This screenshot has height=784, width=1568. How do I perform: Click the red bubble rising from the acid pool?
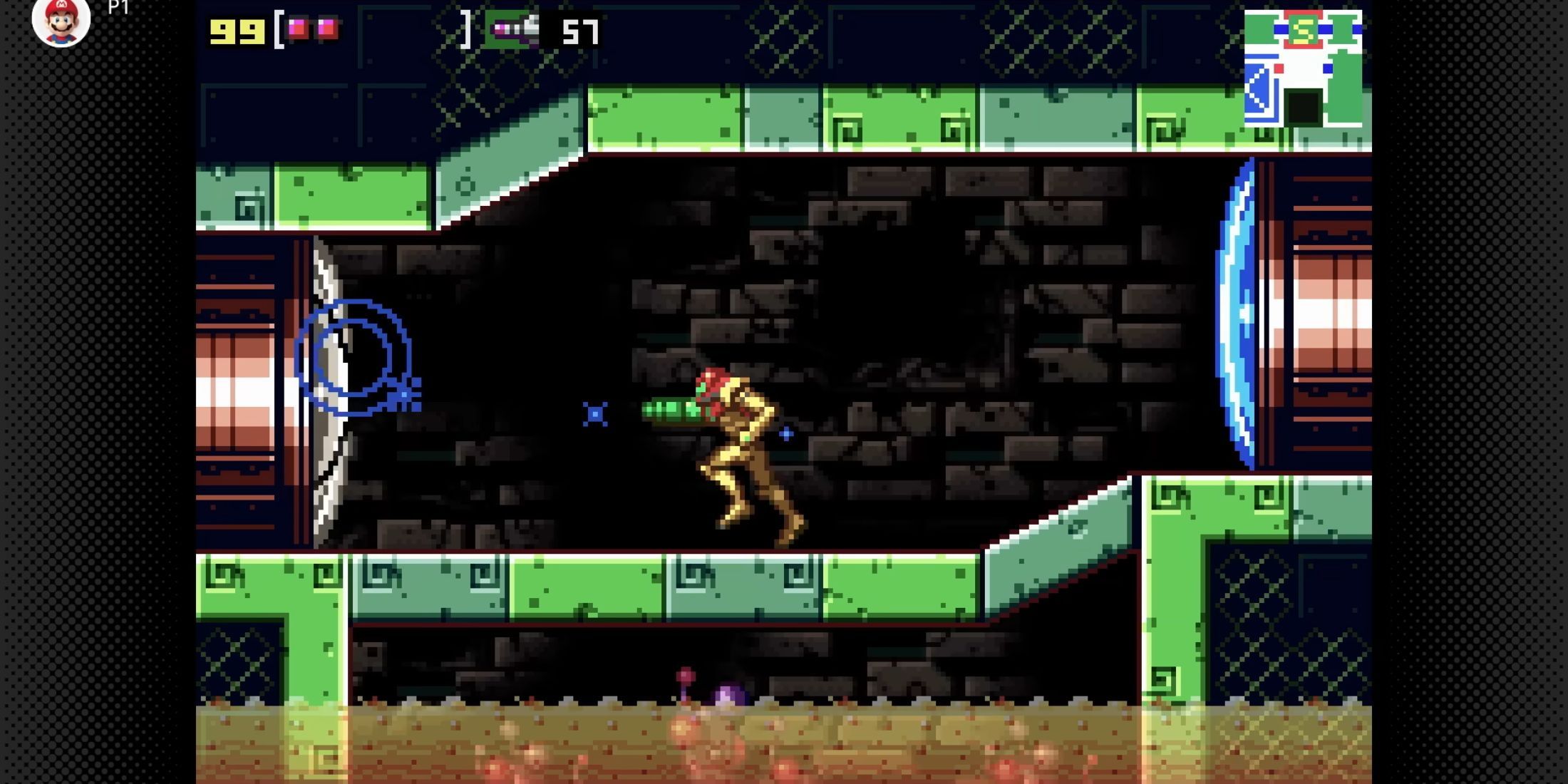[x=684, y=674]
